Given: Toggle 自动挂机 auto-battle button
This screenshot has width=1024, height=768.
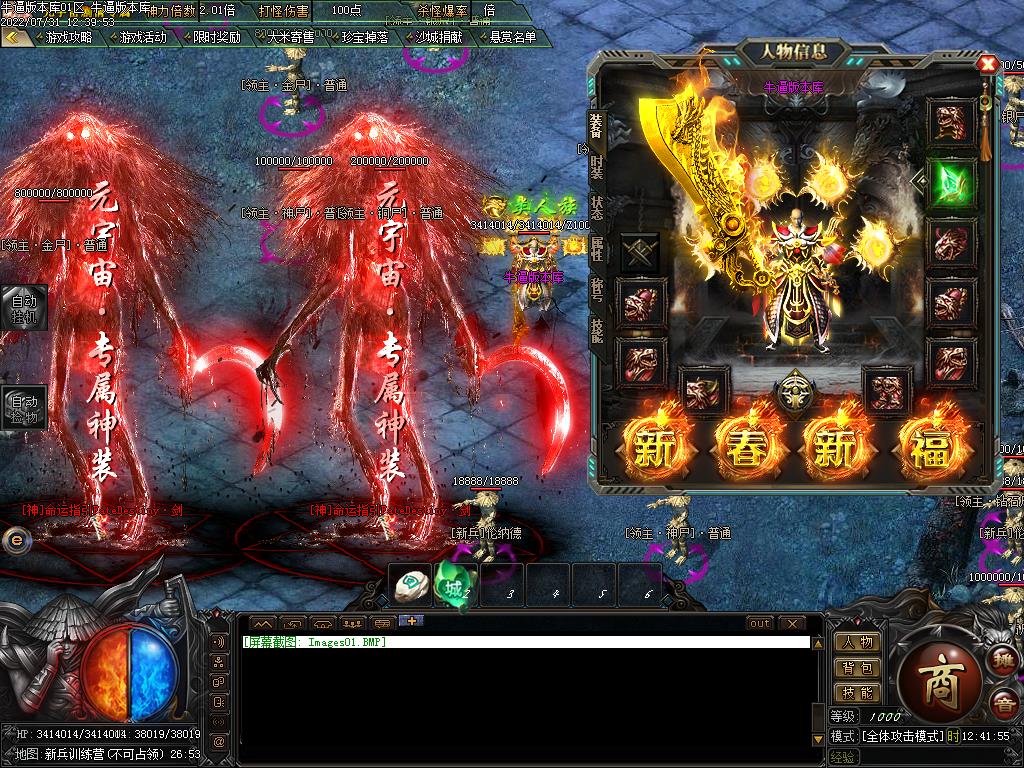Looking at the screenshot, I should [x=23, y=307].
